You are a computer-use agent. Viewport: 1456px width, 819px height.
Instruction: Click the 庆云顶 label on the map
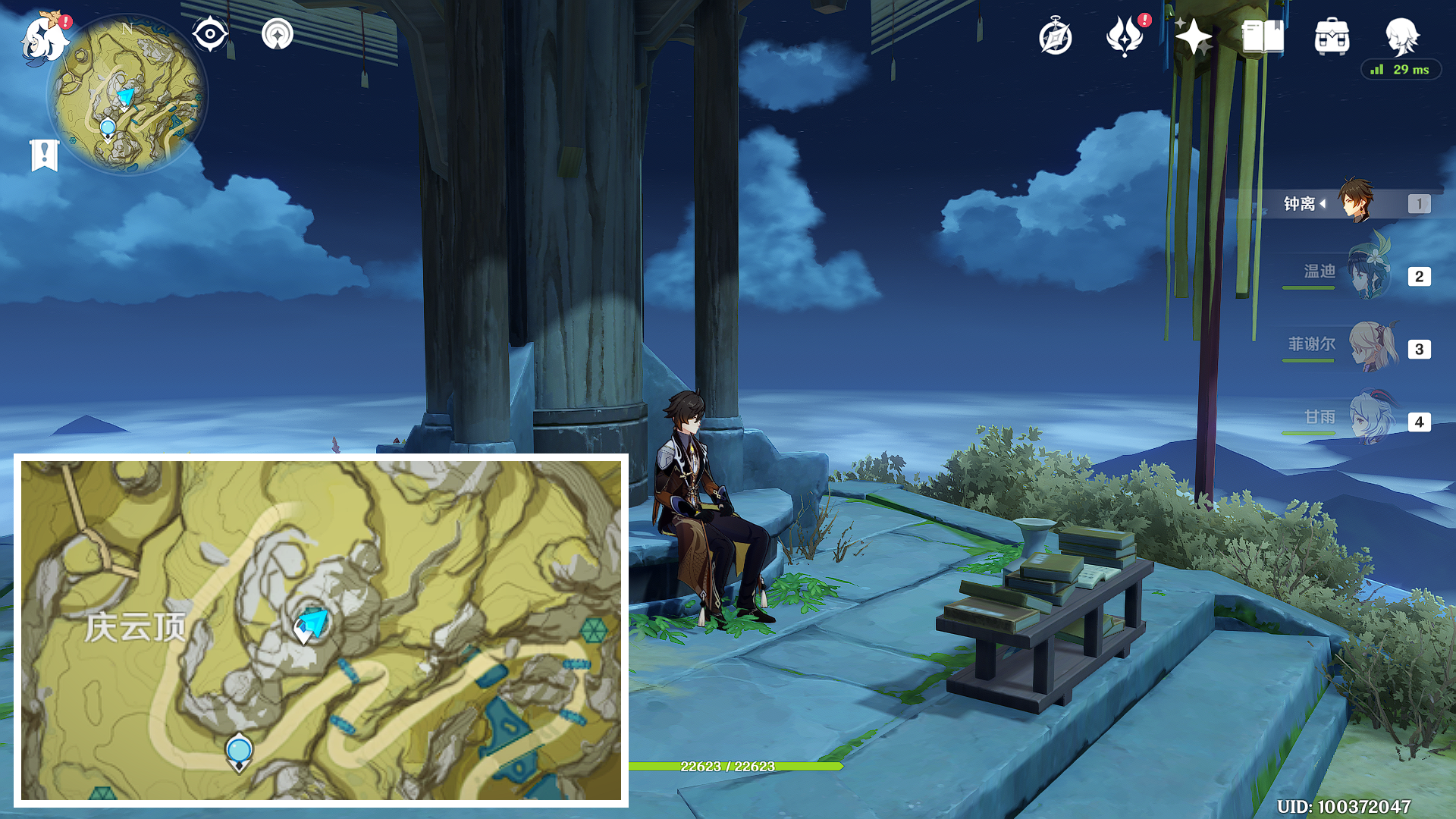135,627
